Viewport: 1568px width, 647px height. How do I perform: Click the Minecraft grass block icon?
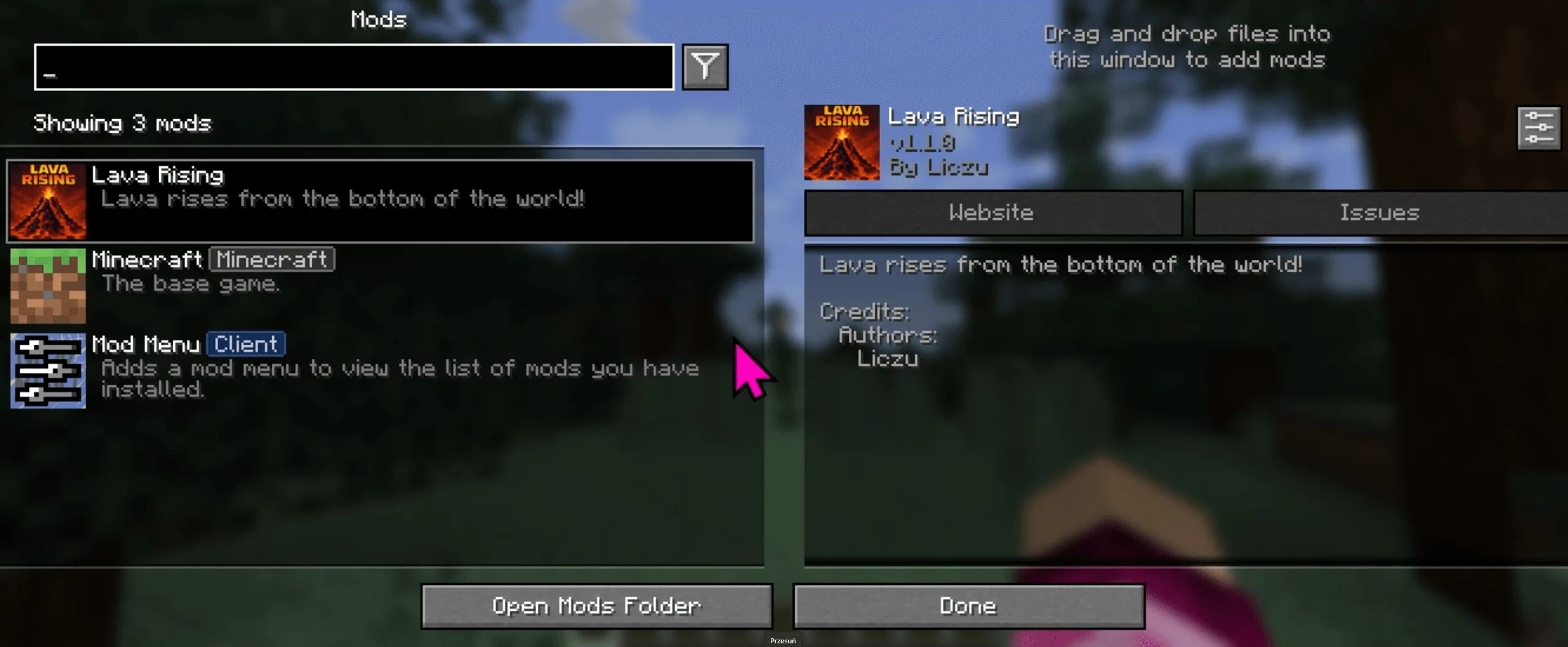48,286
